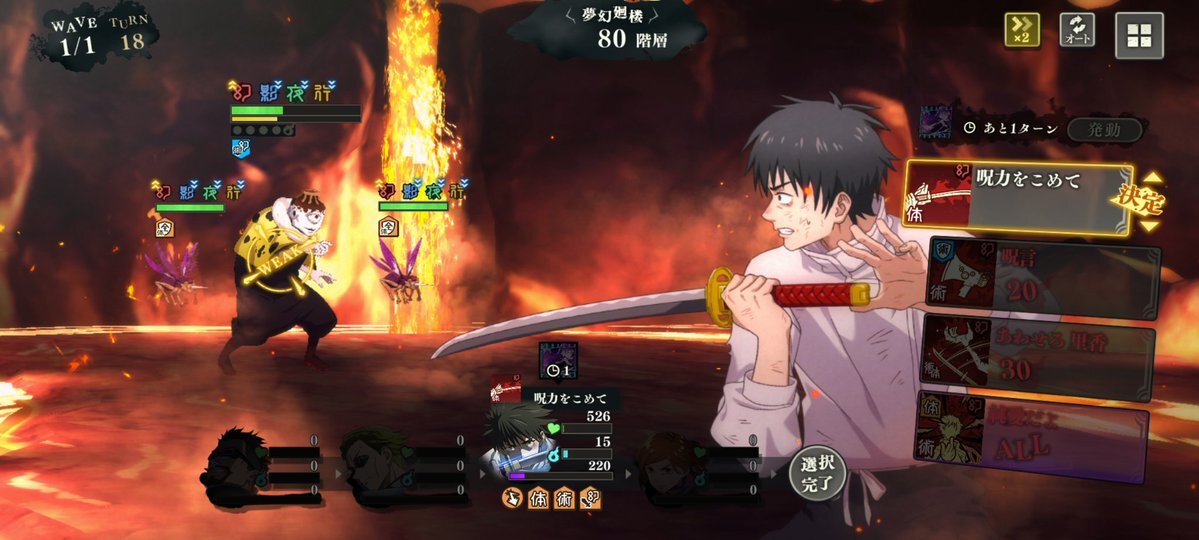Open the four-square grid menu
Screen dimensions: 1199x540
point(1139,35)
